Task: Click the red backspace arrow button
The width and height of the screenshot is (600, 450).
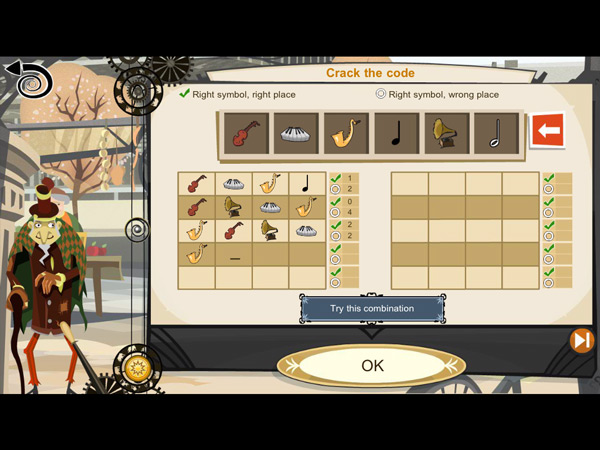Action: (x=547, y=130)
